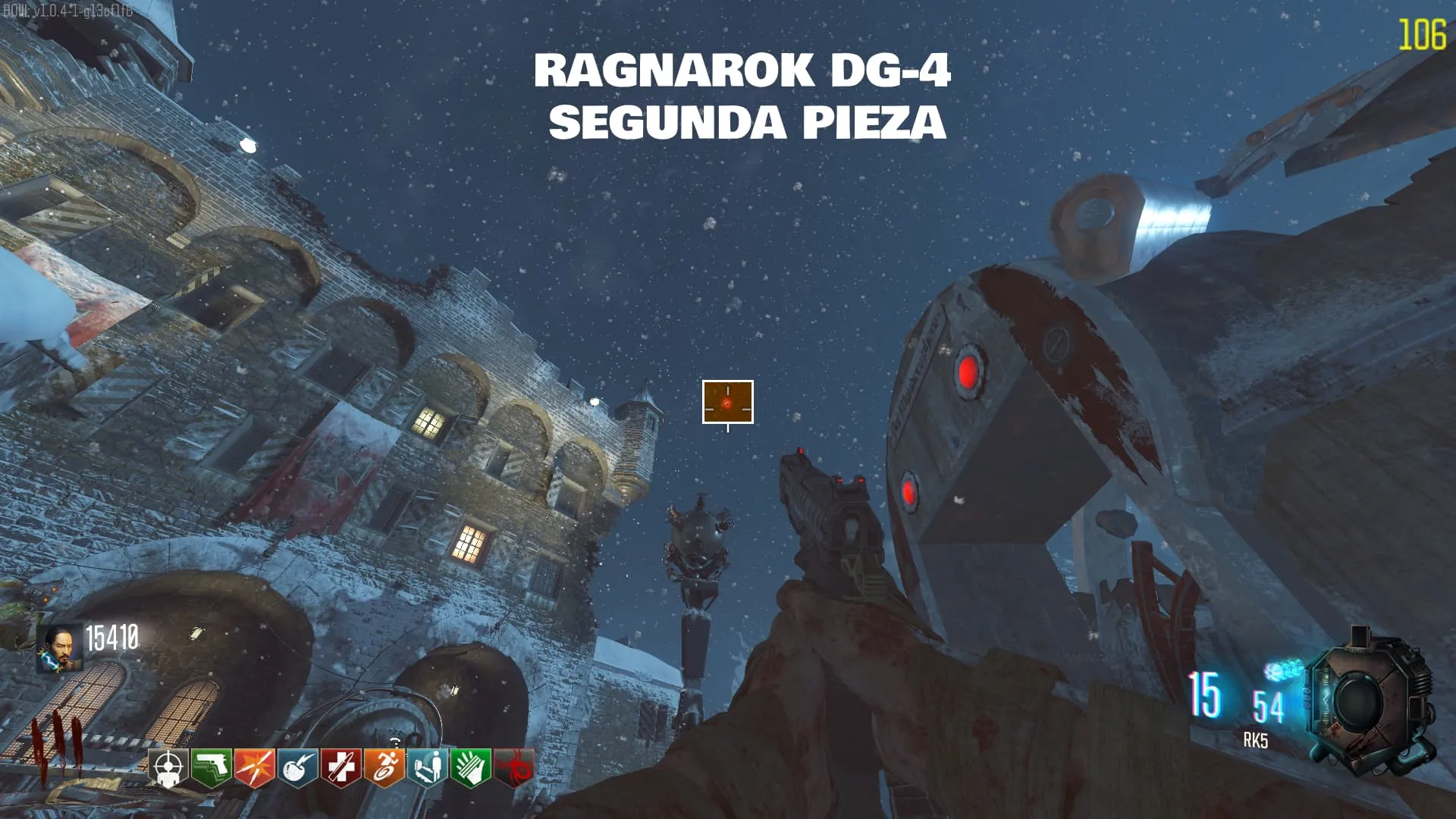Select the Deadshot crosshair perk icon
1456x819 pixels.
(x=168, y=768)
